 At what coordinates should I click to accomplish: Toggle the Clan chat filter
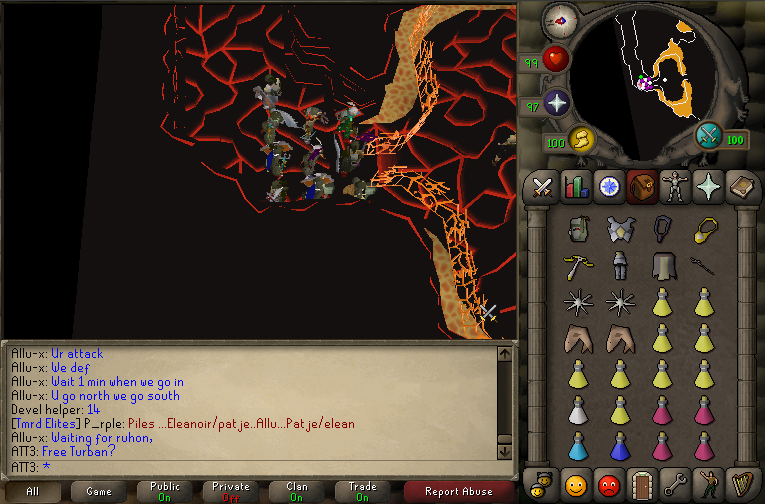296,491
